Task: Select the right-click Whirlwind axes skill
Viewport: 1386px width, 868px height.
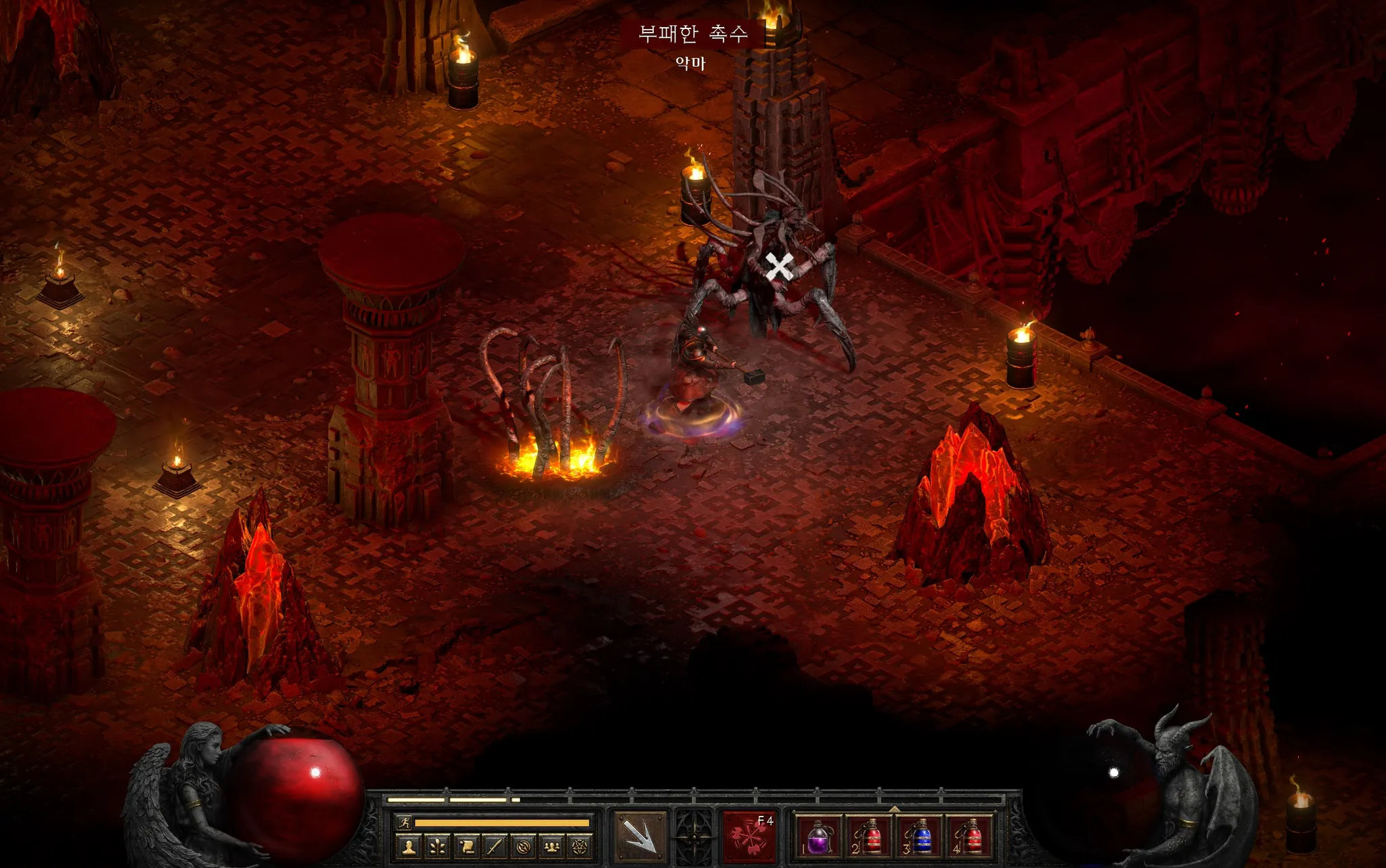Action: click(749, 836)
